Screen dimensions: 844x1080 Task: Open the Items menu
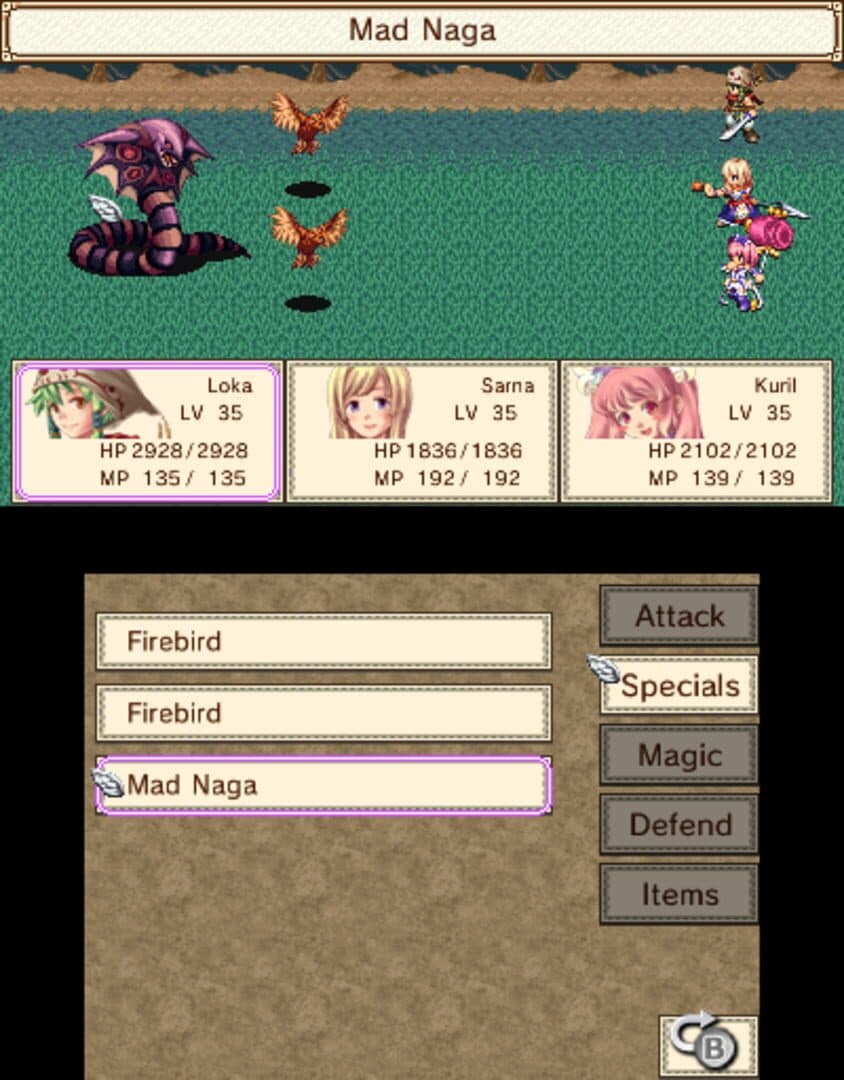pyautogui.click(x=679, y=895)
